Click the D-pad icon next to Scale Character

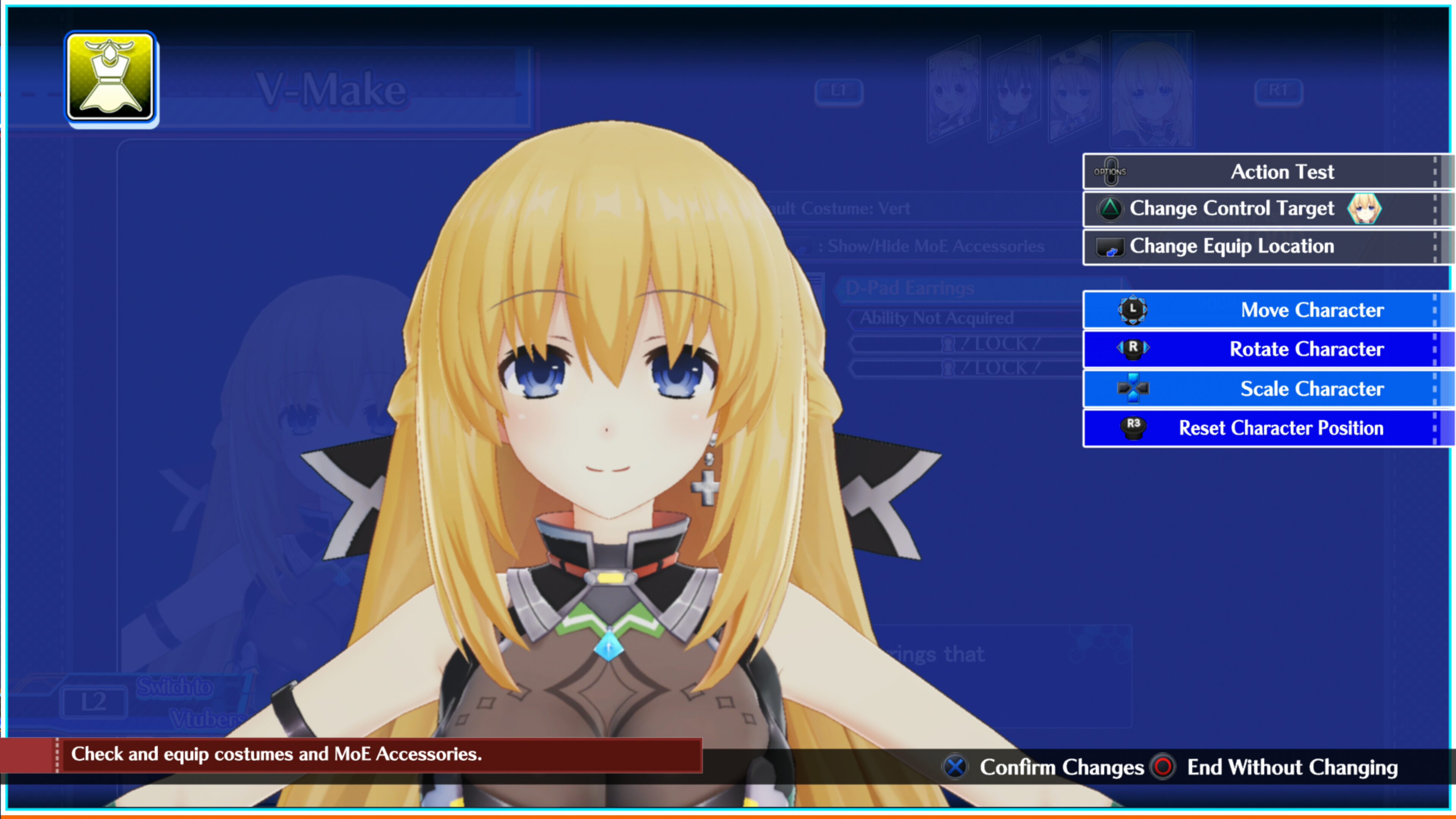tap(1133, 388)
